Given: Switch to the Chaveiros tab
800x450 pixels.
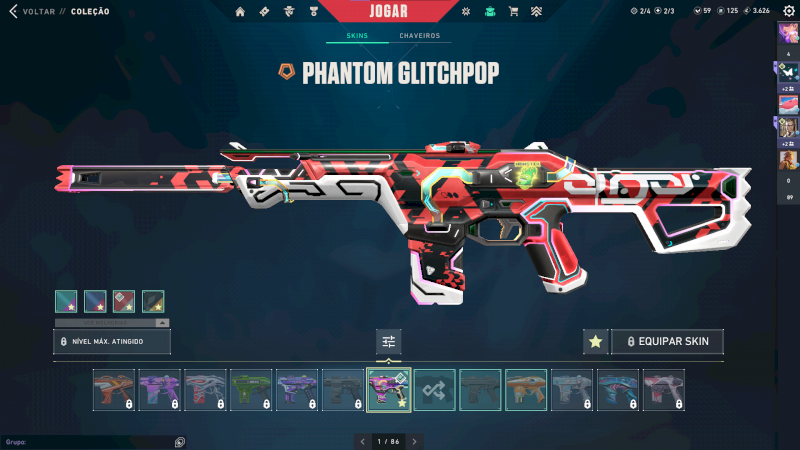Looking at the screenshot, I should 419,36.
